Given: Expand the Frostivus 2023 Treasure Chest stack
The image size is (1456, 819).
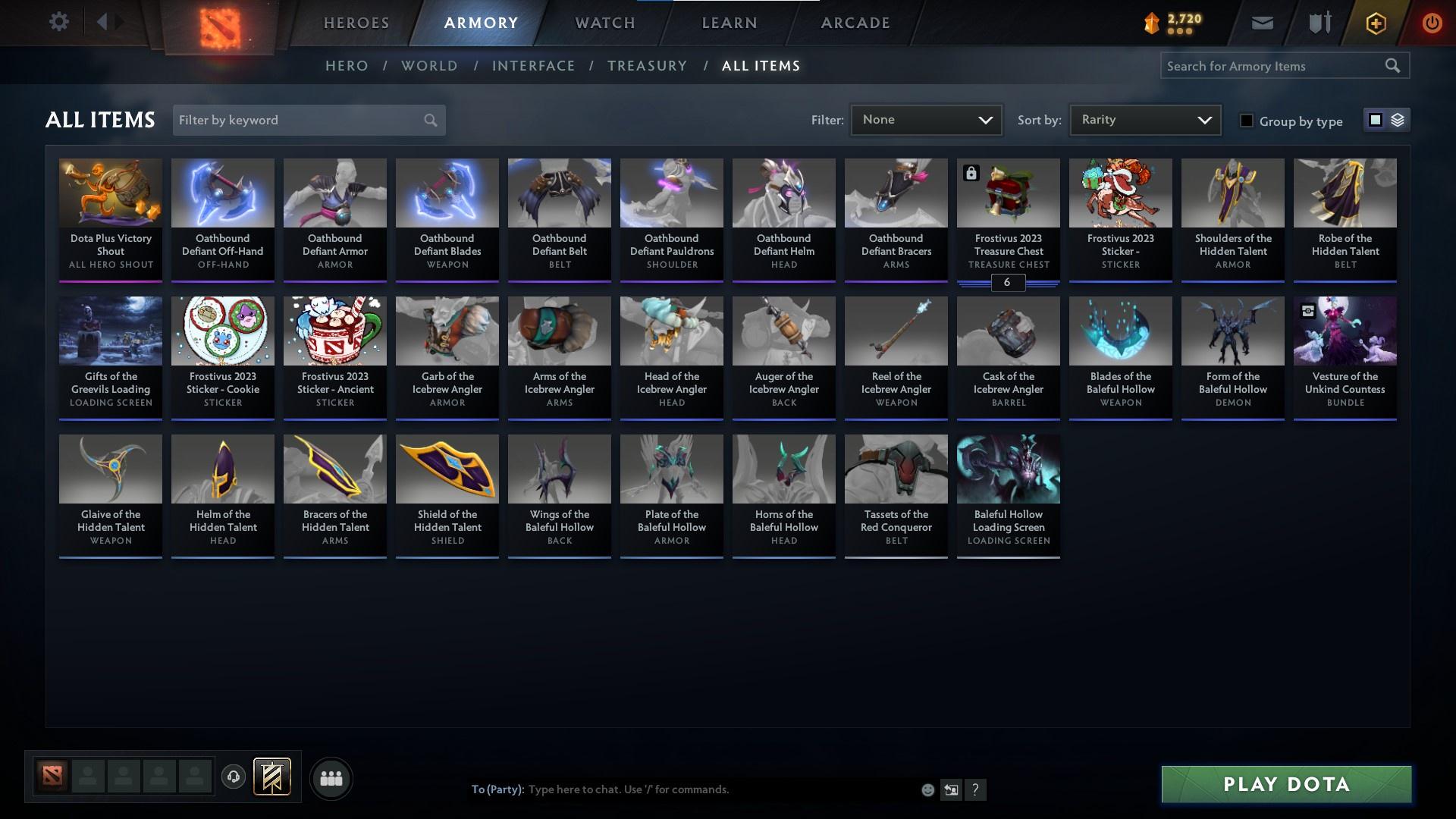Looking at the screenshot, I should [1008, 282].
